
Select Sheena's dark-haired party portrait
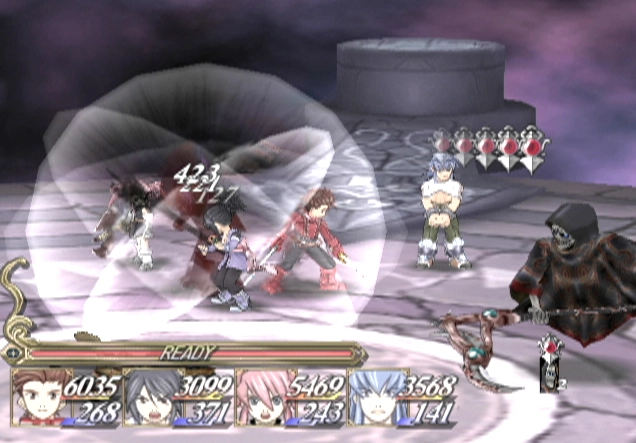(x=148, y=398)
